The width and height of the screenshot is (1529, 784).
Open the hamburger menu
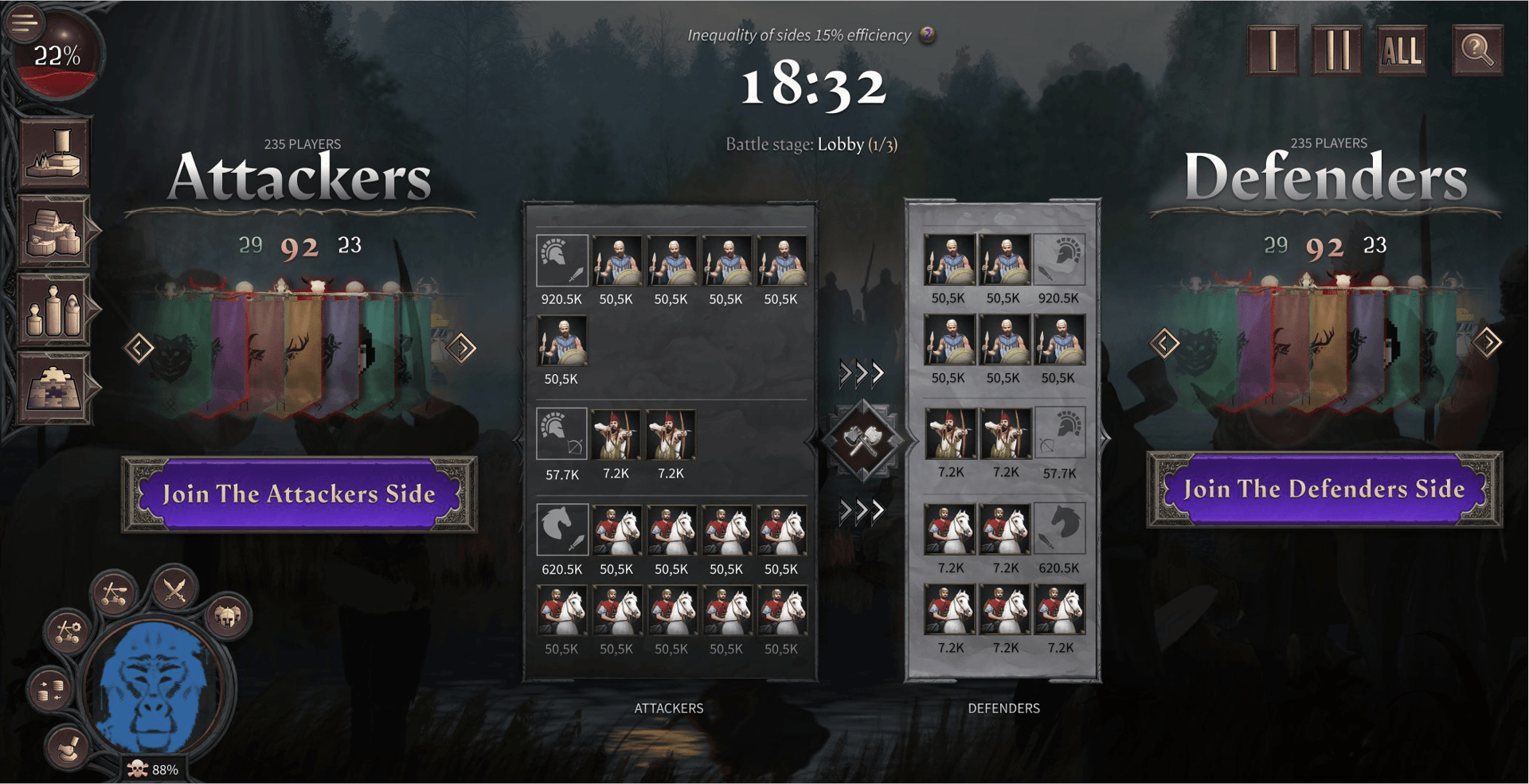[24, 21]
